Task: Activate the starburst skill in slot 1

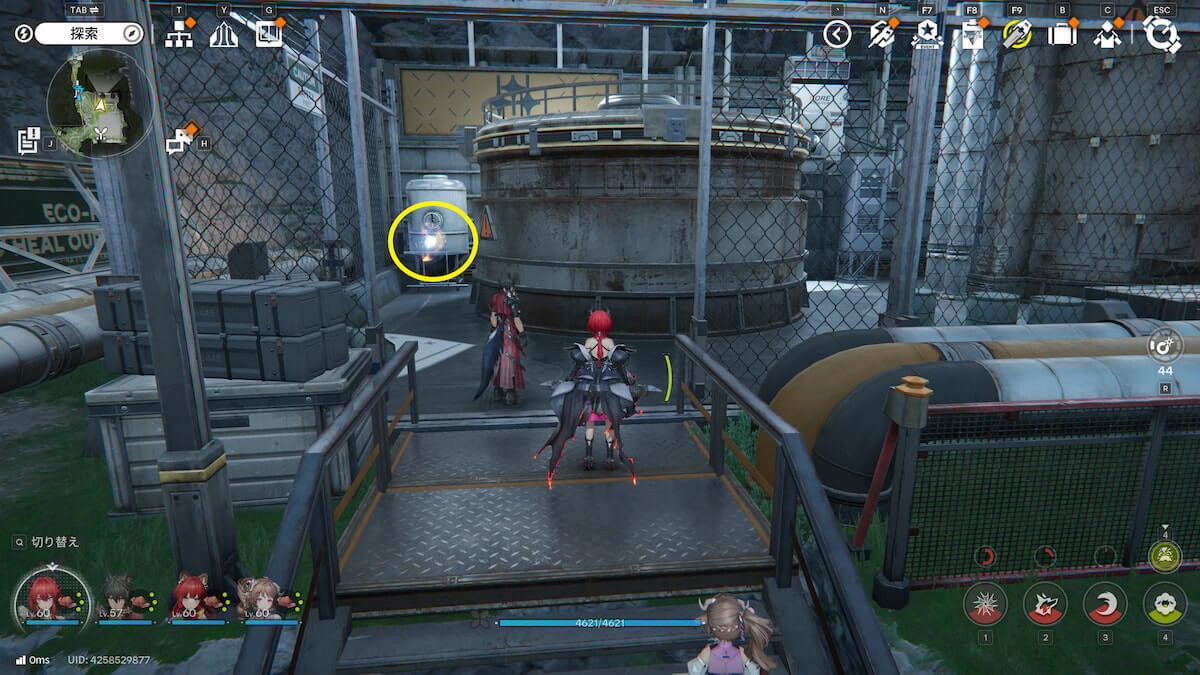Action: 985,604
